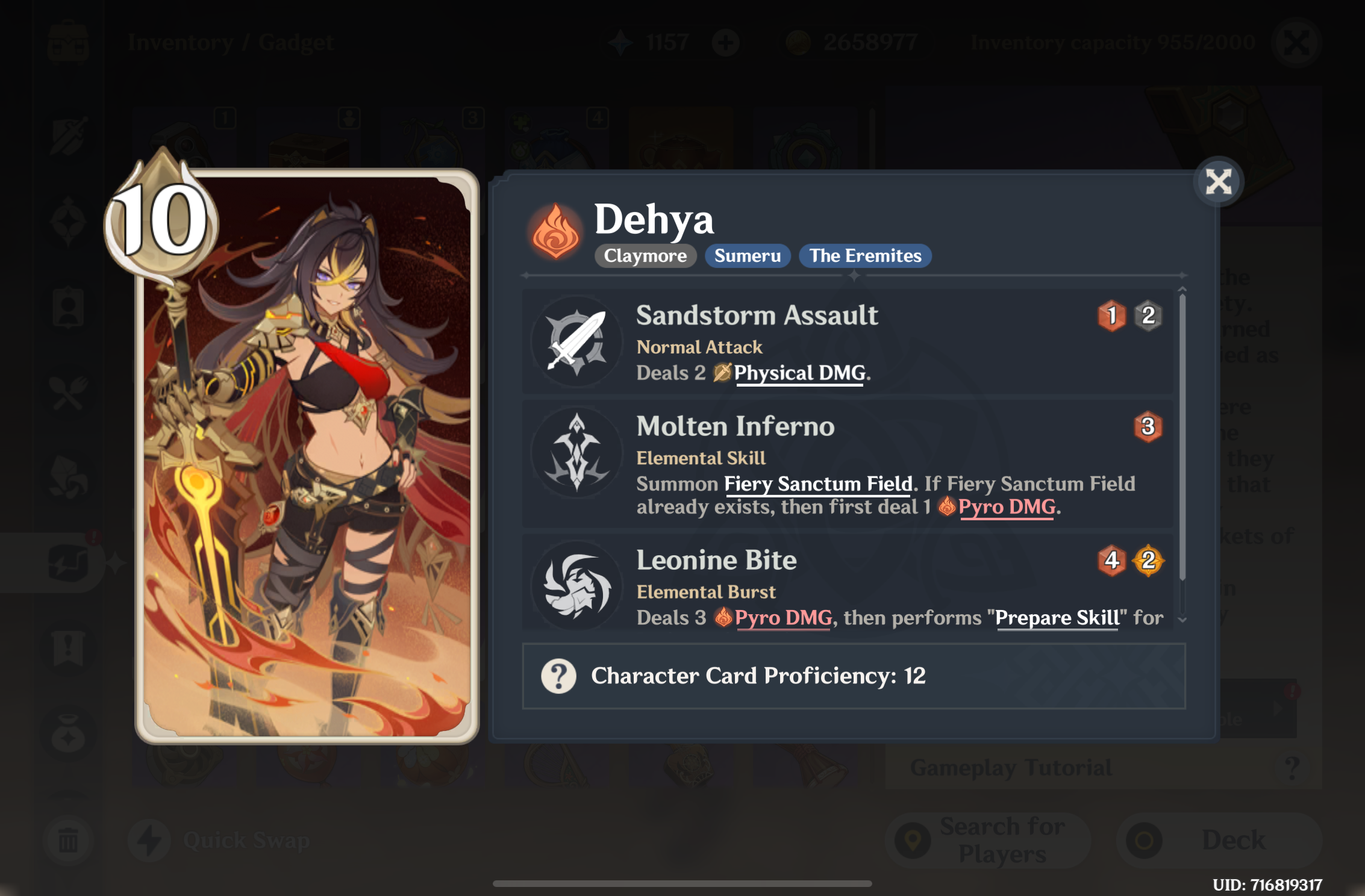Click the Leonine Bite elemental burst icon
The height and width of the screenshot is (896, 1365).
tap(577, 585)
